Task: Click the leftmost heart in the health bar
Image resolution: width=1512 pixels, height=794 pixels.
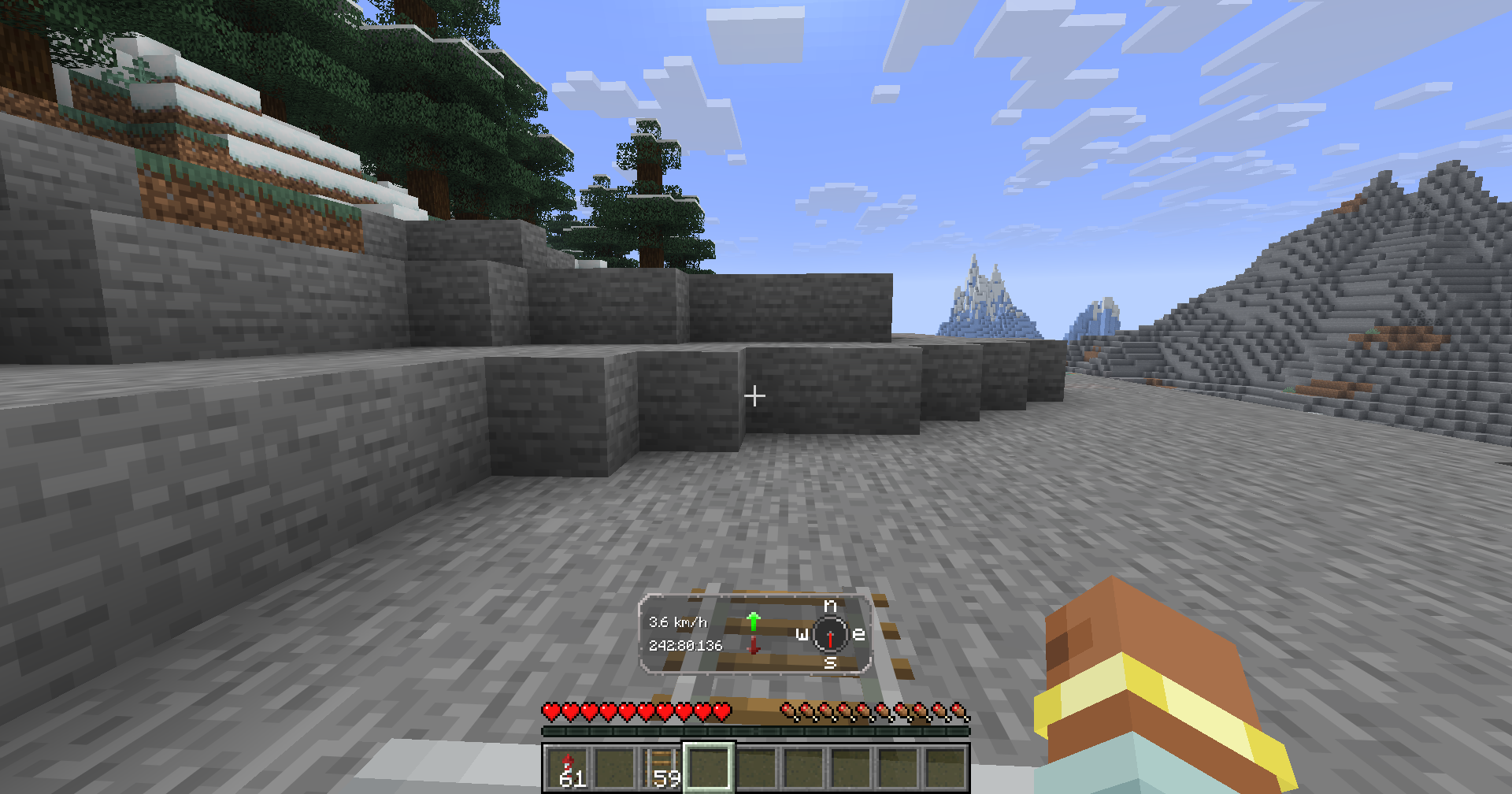Action: click(552, 711)
